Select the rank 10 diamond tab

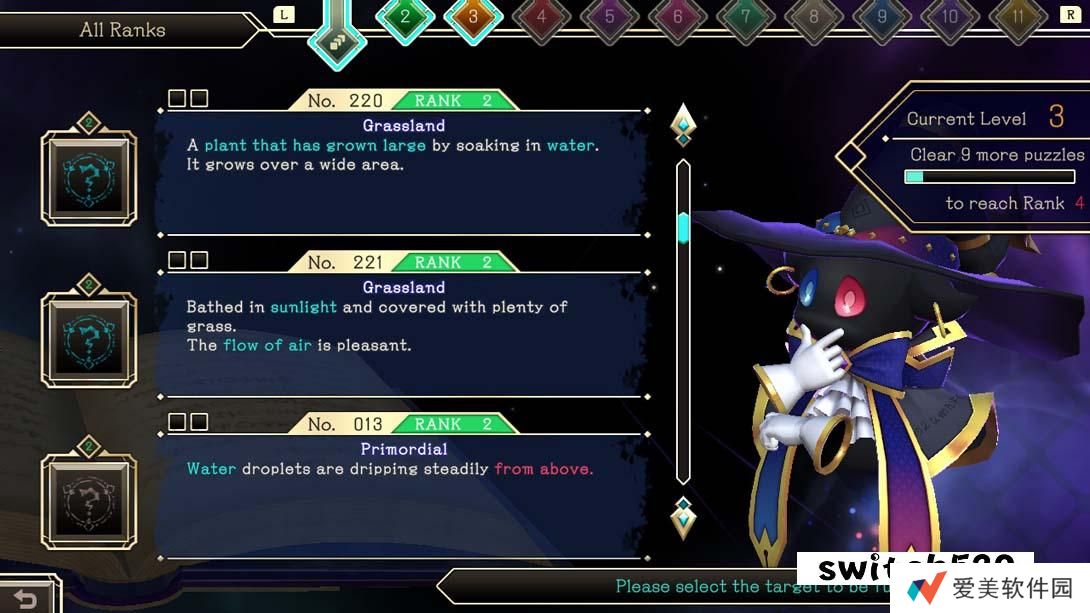click(949, 16)
